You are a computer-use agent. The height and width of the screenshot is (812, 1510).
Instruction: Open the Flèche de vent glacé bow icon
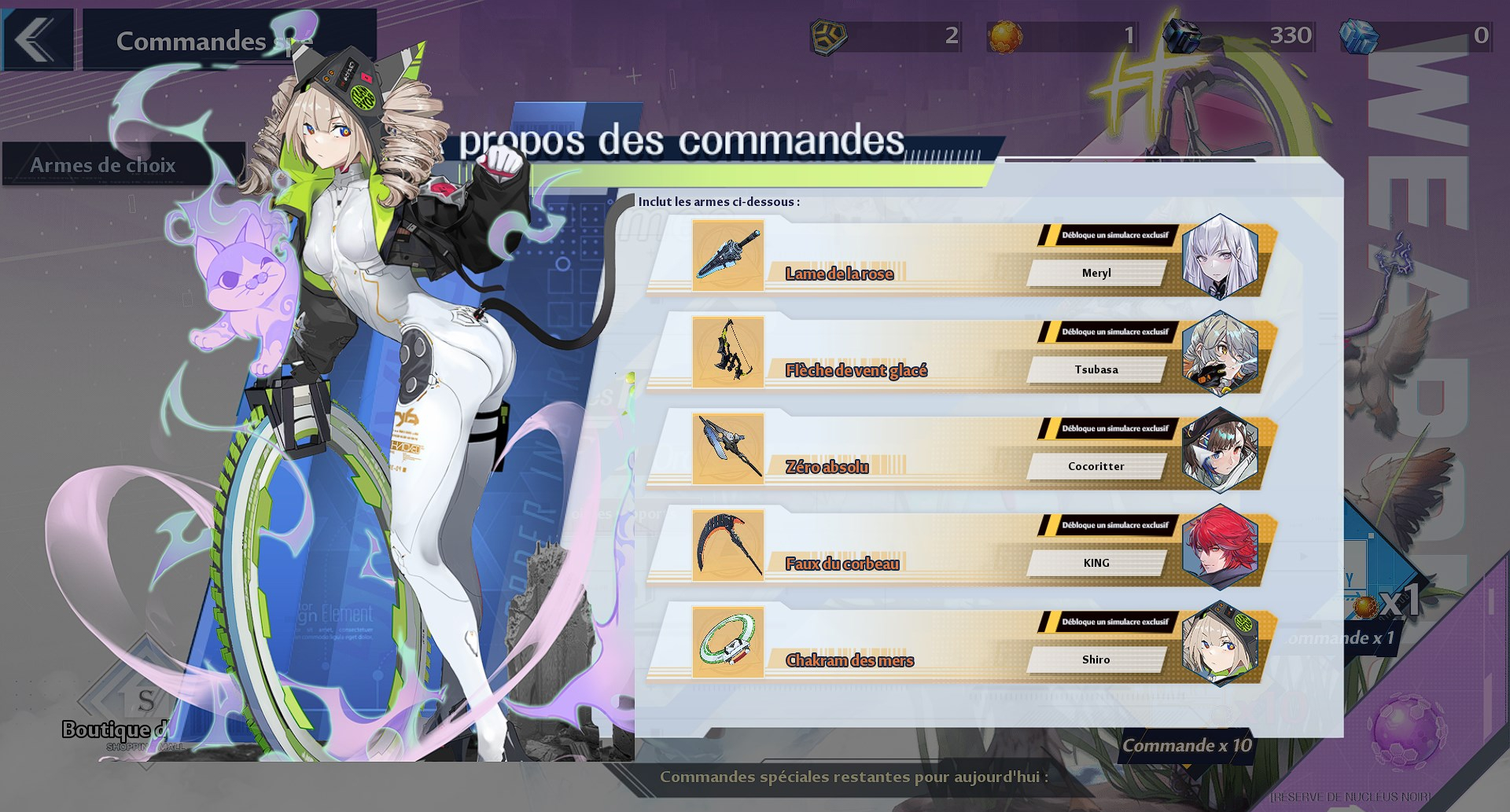tap(727, 351)
